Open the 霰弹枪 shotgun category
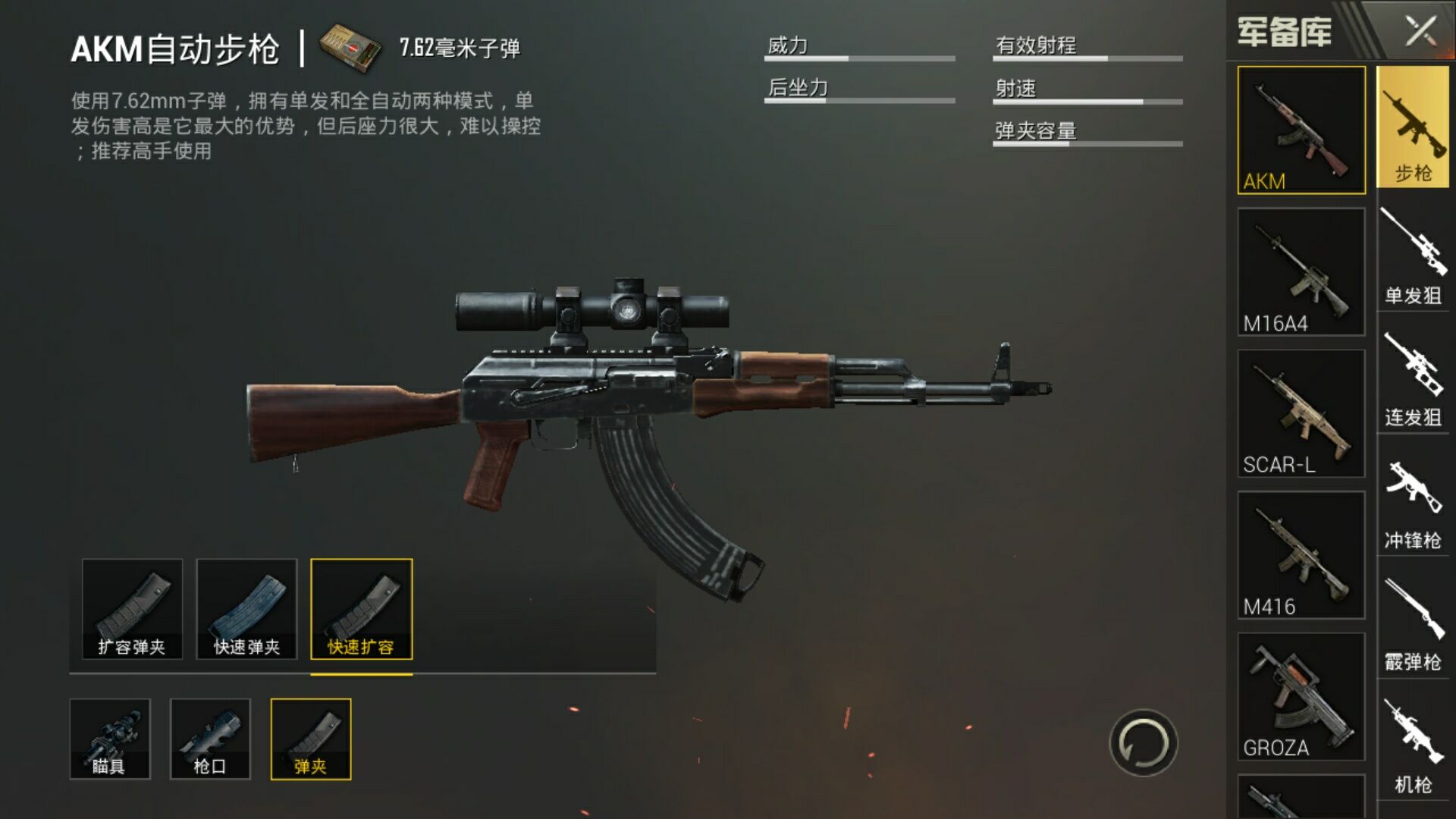1456x819 pixels. [1413, 626]
